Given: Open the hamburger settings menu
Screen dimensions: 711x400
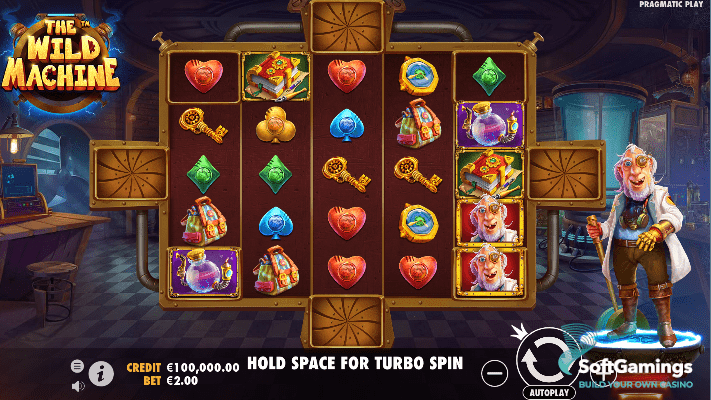Looking at the screenshot, I should point(77,365).
